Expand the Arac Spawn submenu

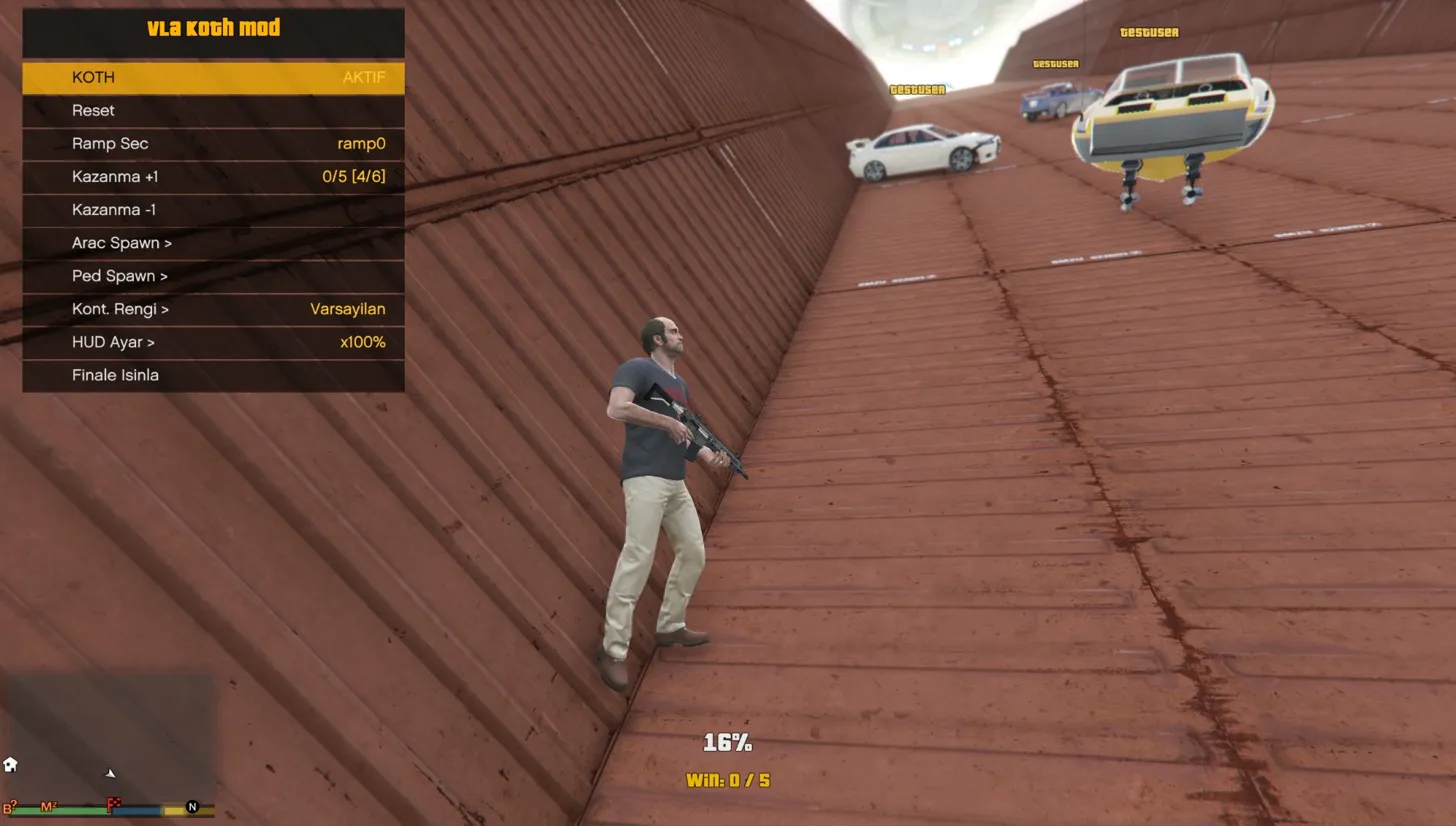pyautogui.click(x=212, y=243)
